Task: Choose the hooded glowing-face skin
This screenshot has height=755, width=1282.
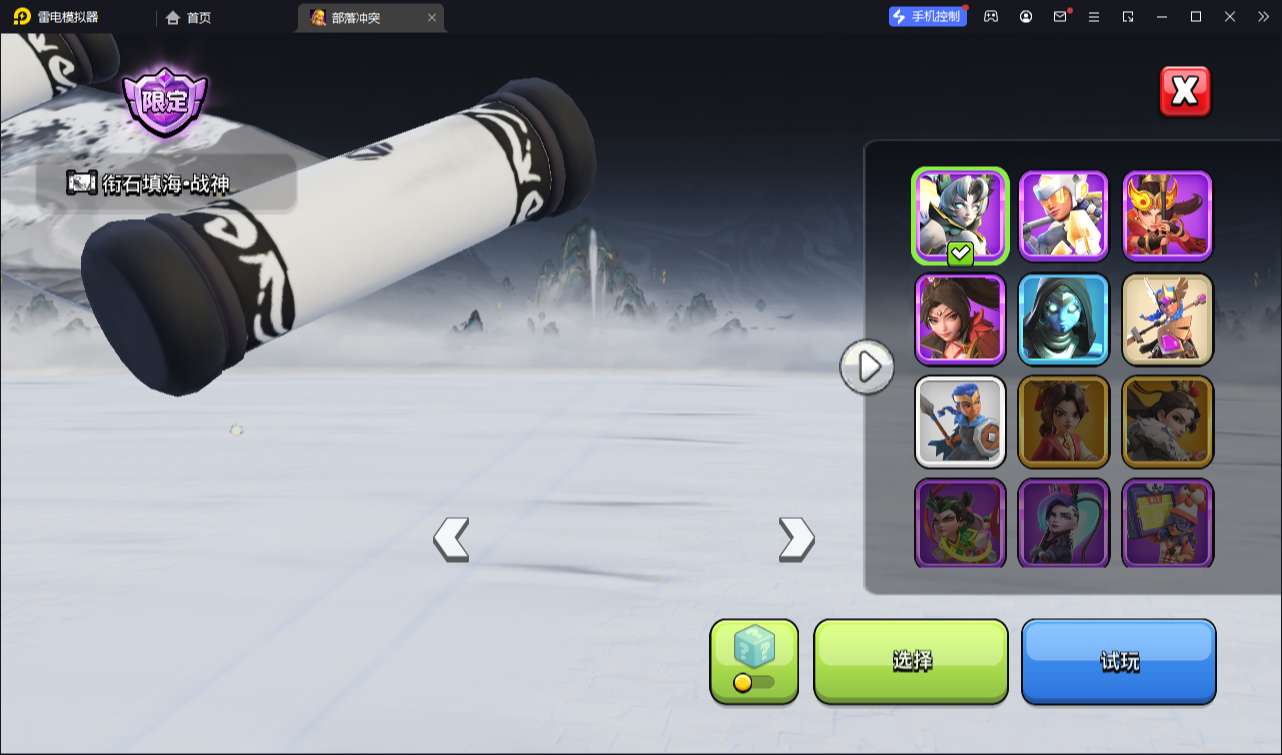Action: (1064, 319)
